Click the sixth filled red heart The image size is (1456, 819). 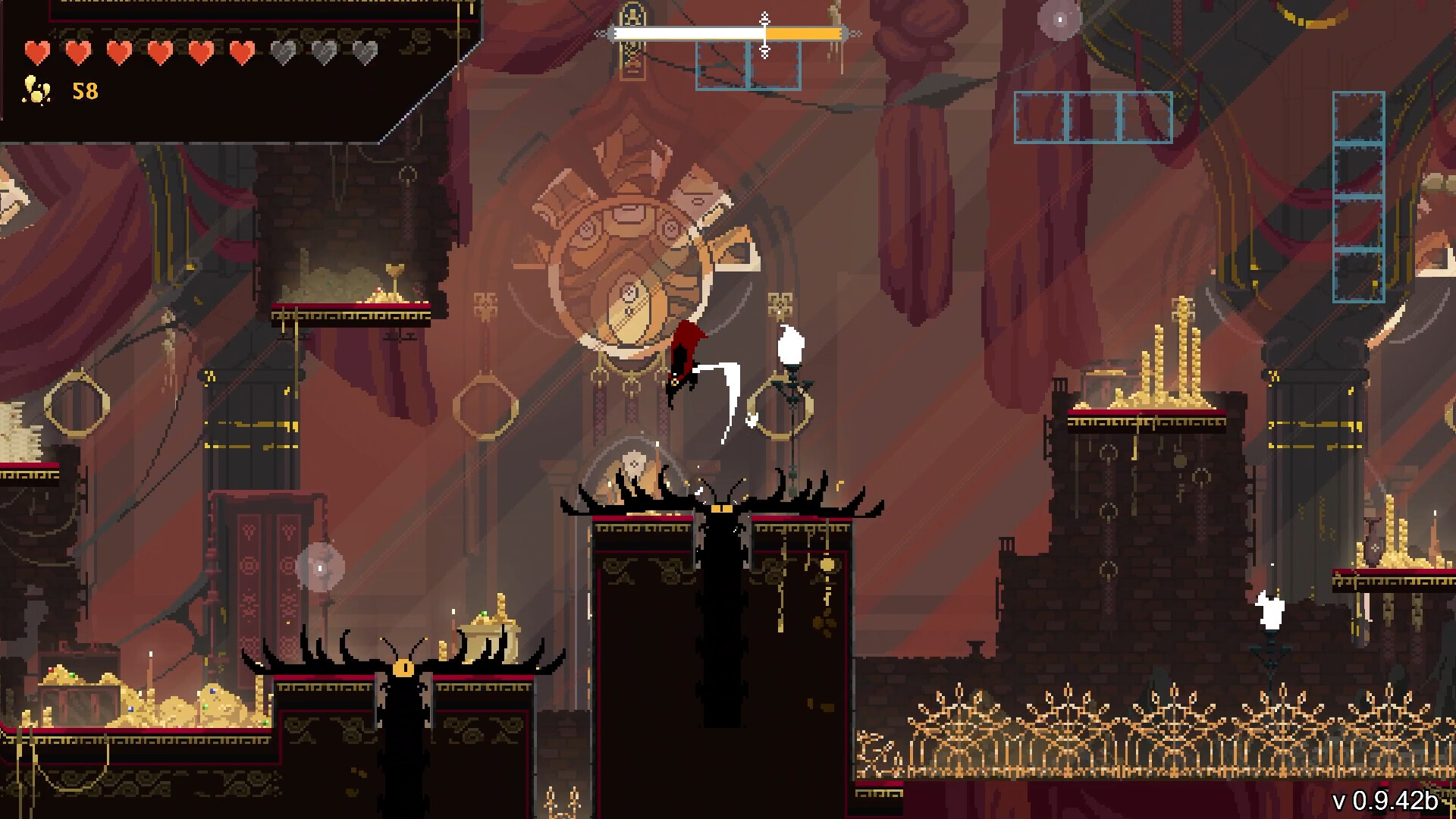pos(241,53)
